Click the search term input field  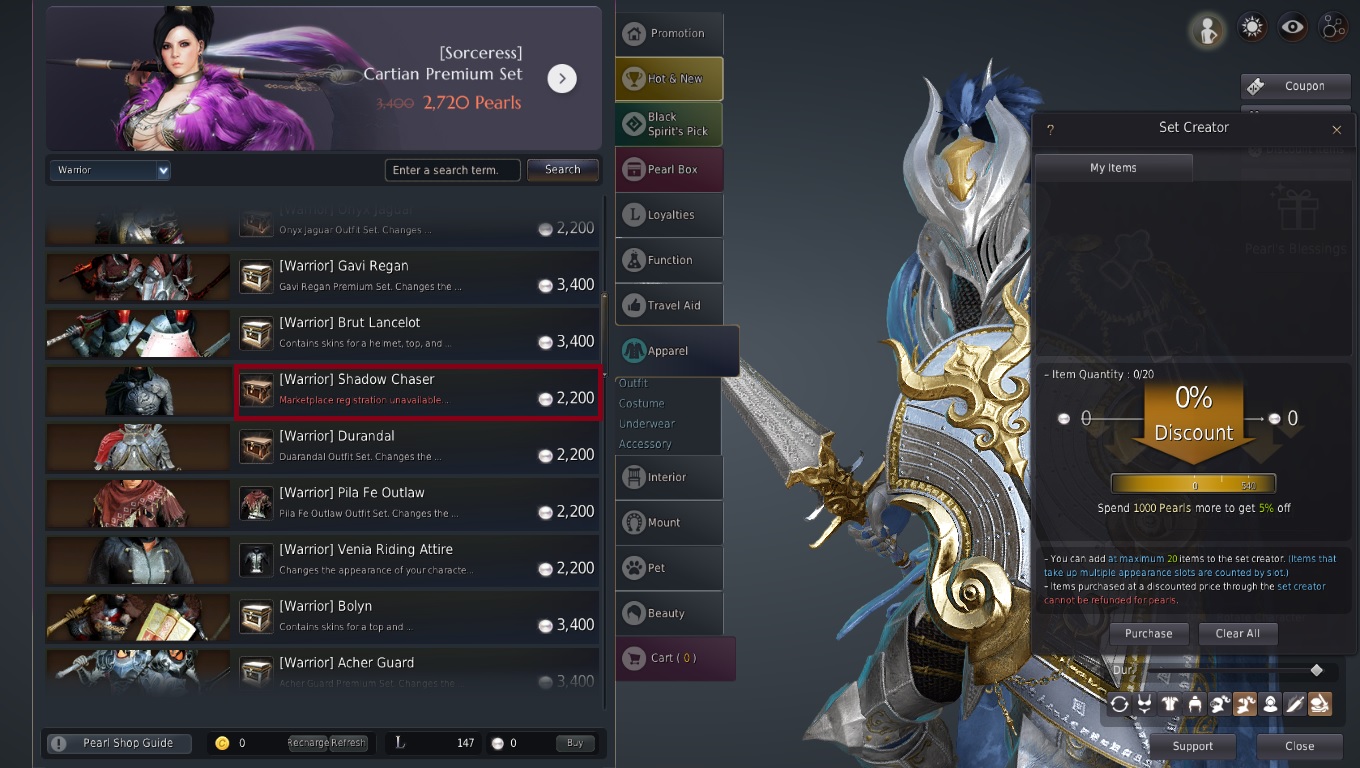point(452,169)
